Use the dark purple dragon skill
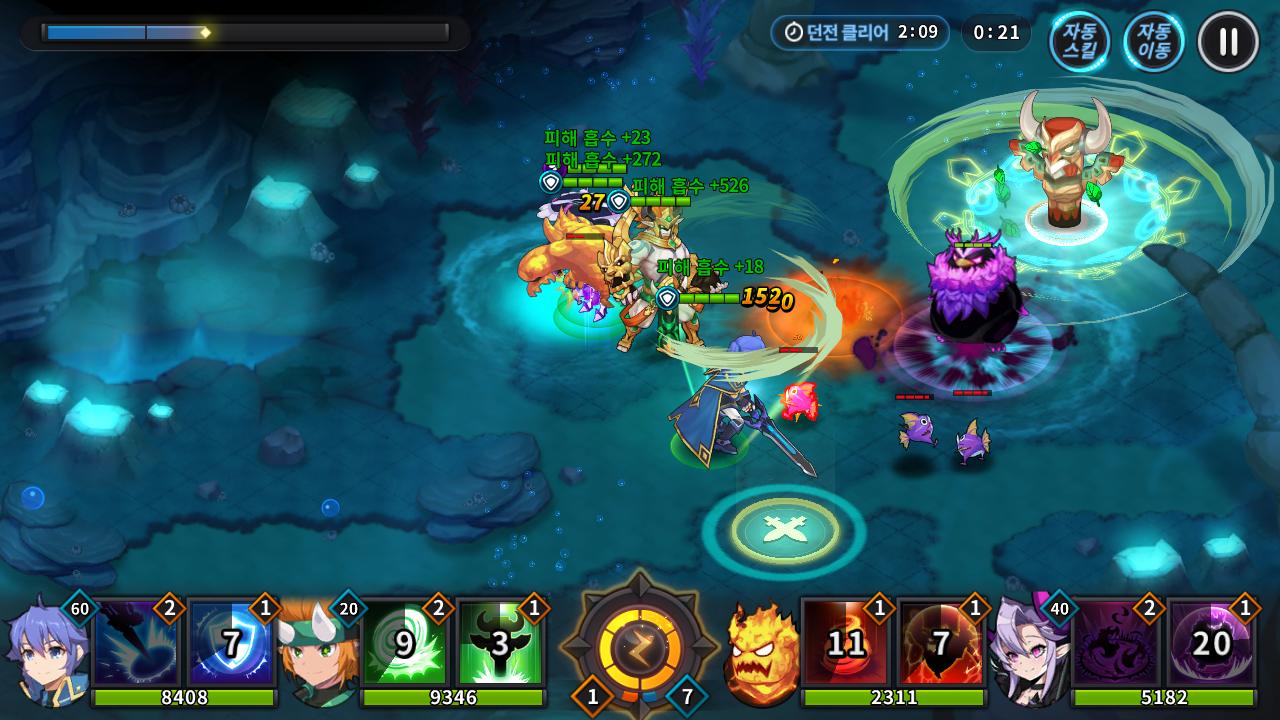 [x=1115, y=642]
